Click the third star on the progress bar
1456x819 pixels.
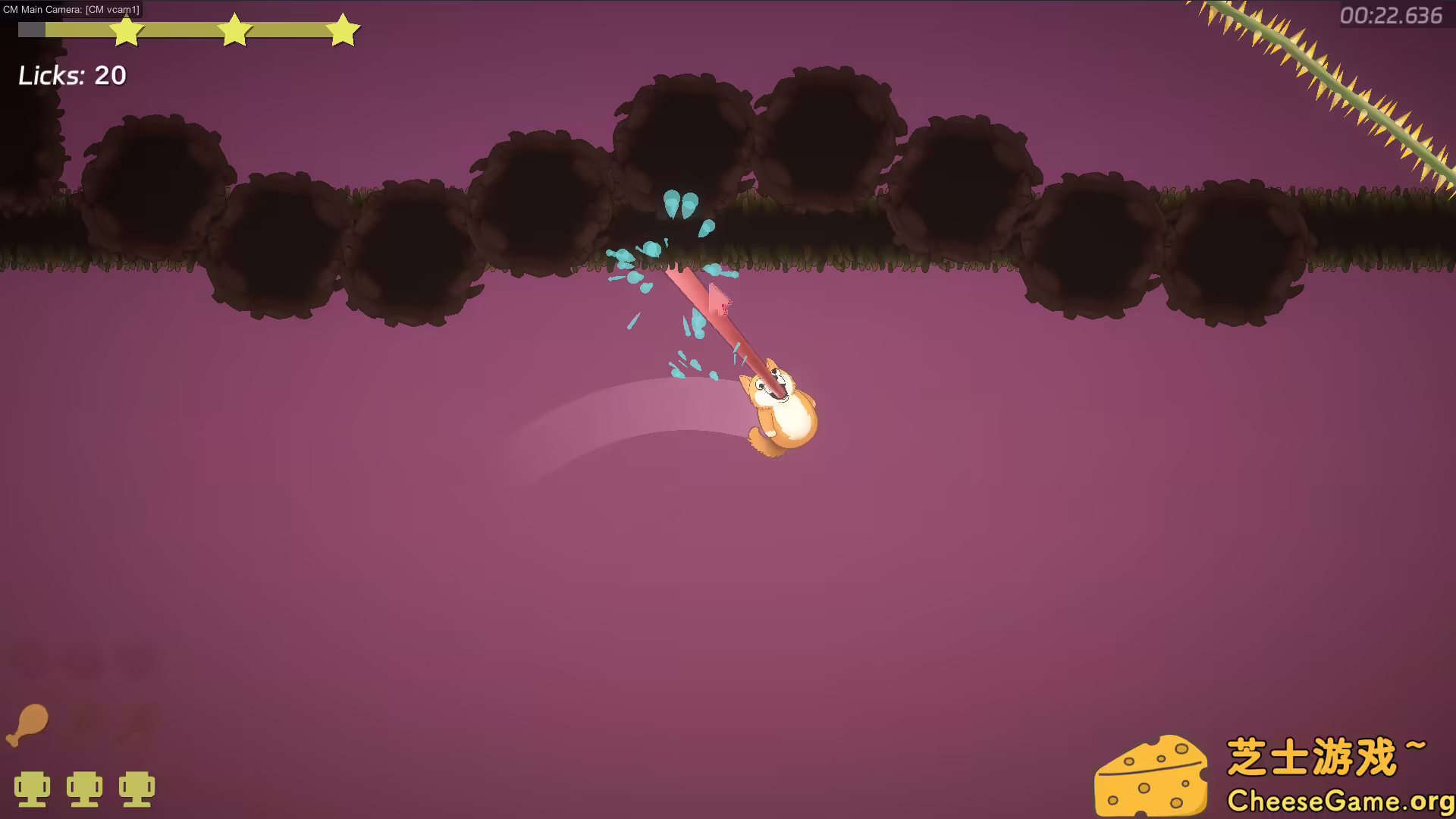click(343, 30)
